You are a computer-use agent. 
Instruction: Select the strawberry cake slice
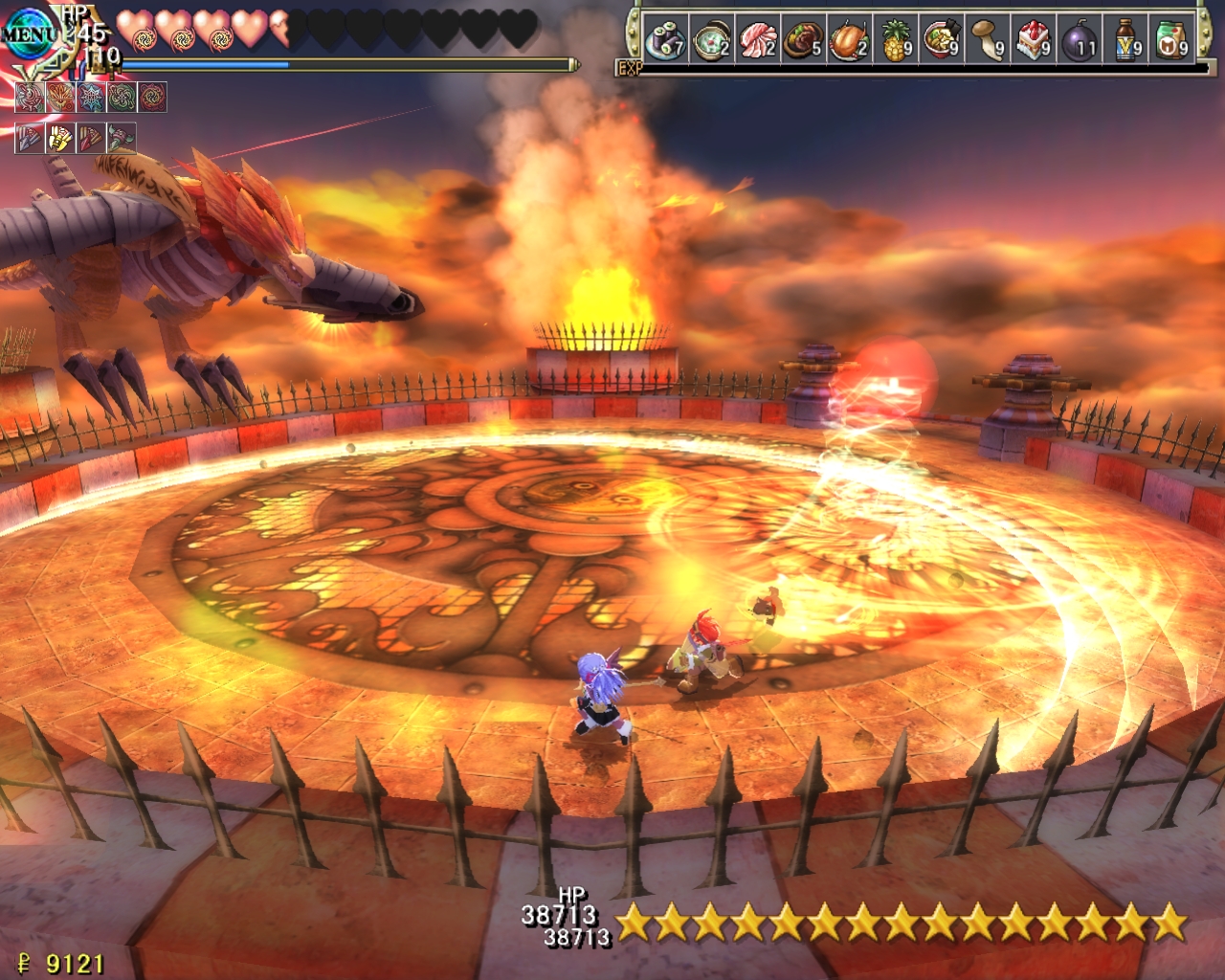1033,41
